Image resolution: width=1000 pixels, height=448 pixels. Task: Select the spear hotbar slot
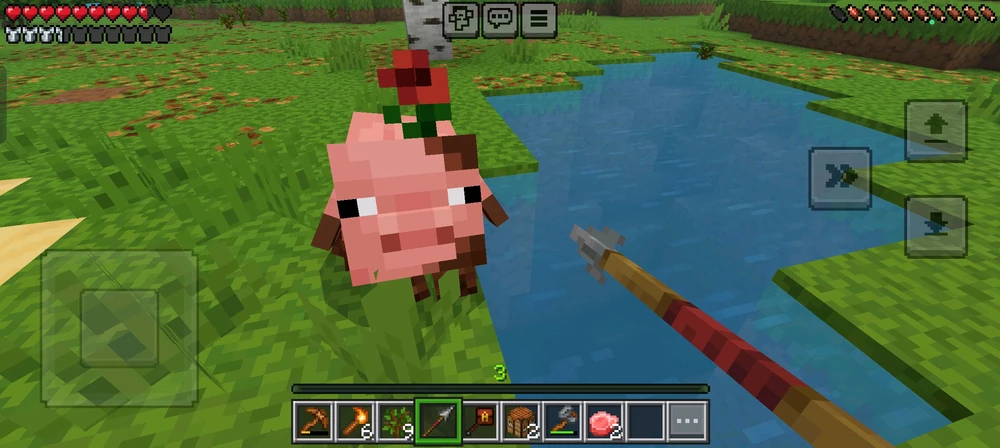pos(438,421)
